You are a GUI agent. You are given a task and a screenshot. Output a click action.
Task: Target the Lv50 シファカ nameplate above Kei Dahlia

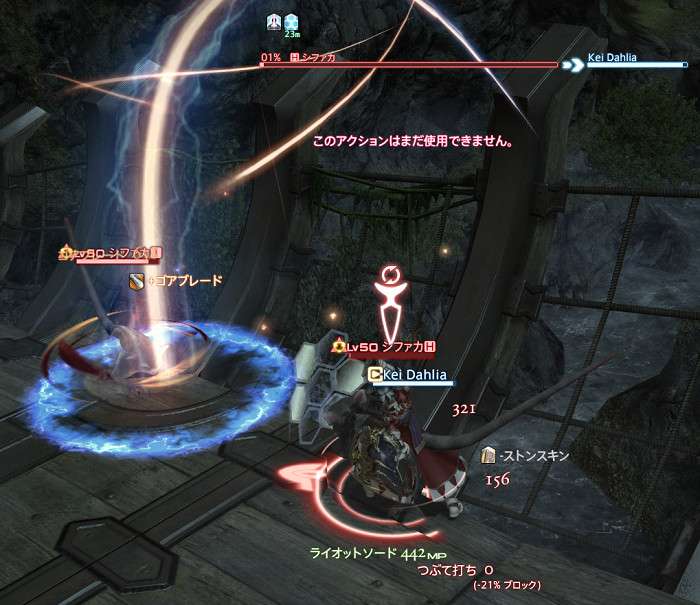[x=386, y=346]
